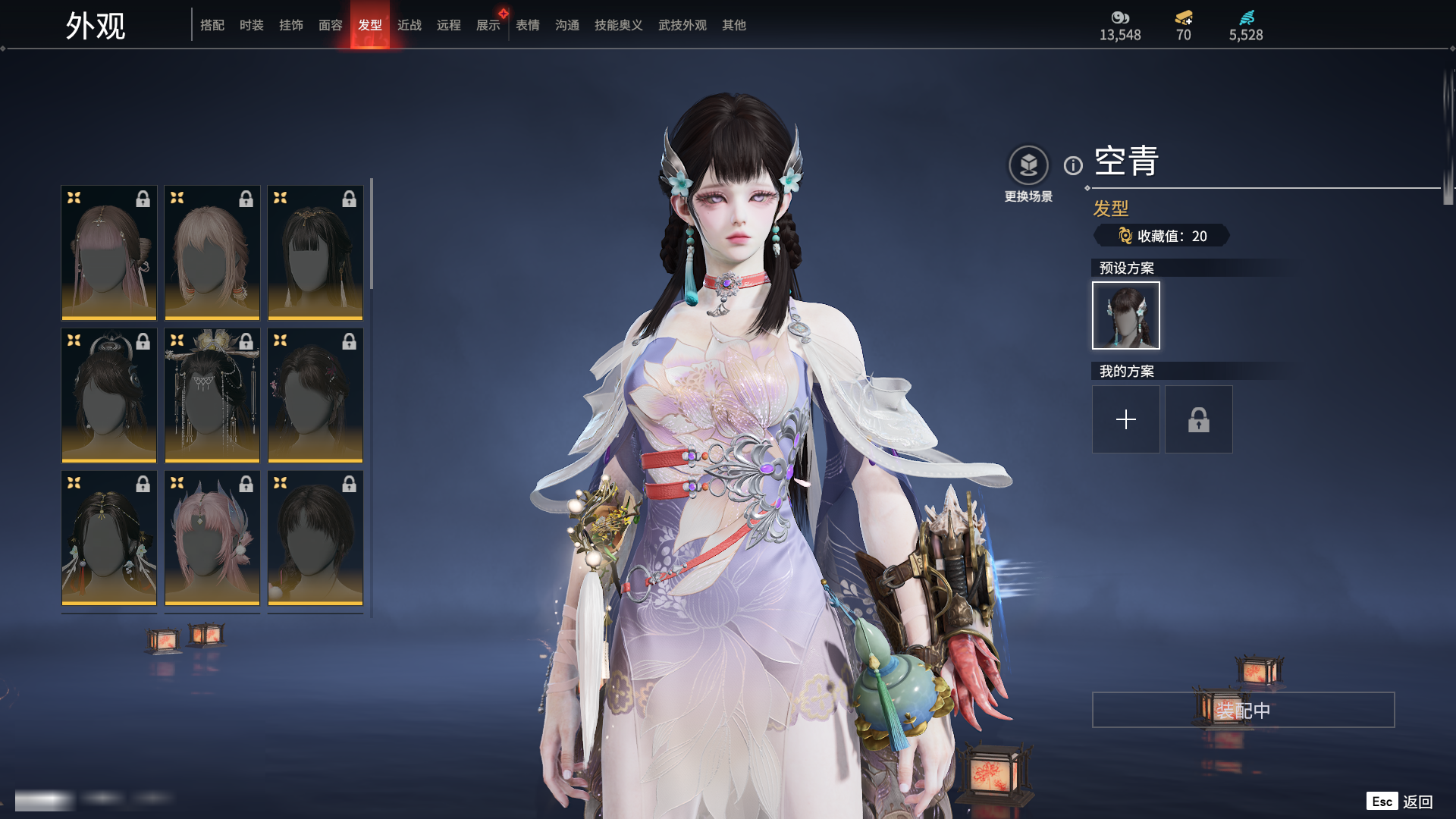Open the 近战 melee tab
This screenshot has height=819, width=1456.
point(409,25)
